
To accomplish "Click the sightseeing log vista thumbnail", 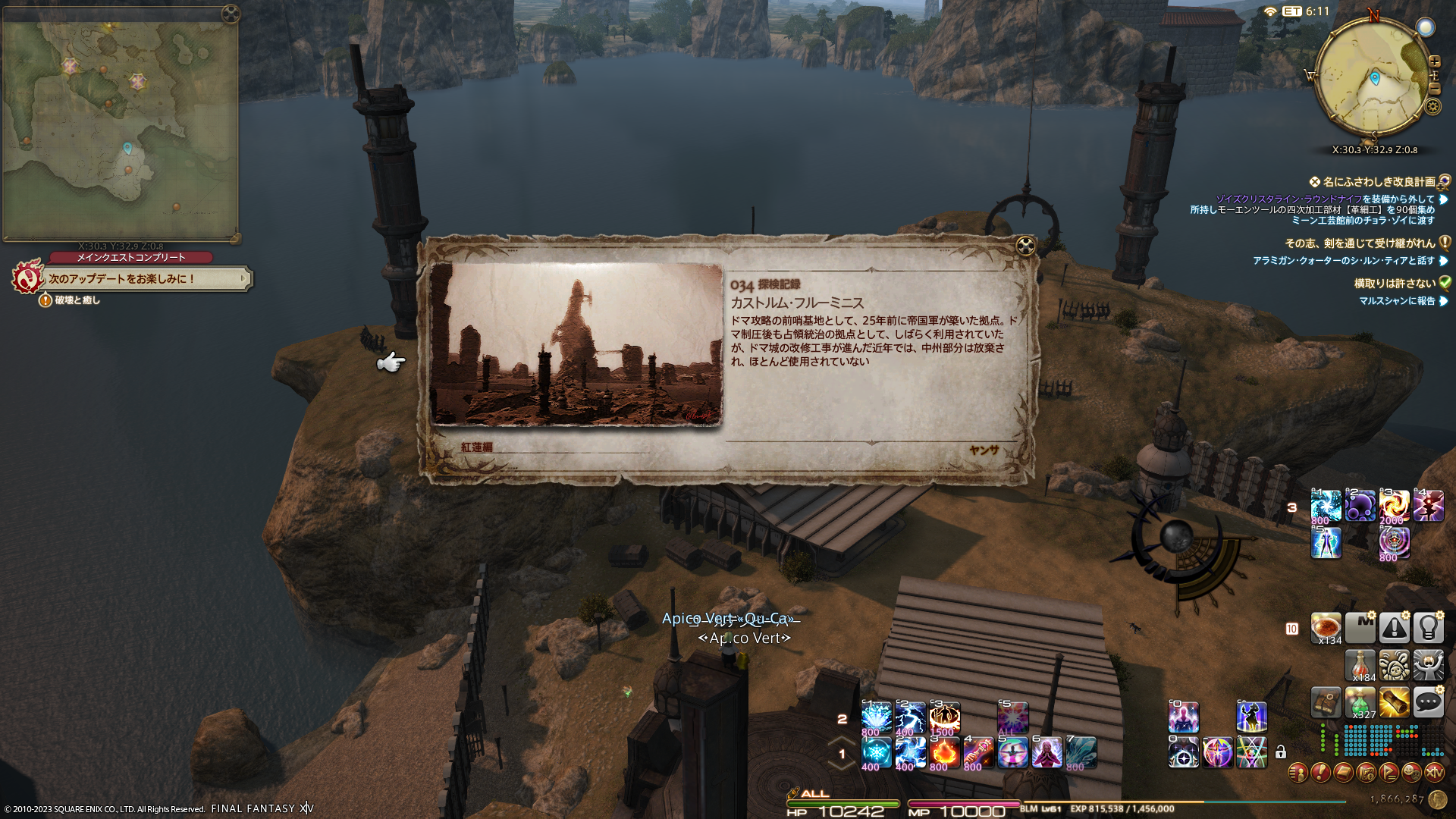I will [576, 344].
